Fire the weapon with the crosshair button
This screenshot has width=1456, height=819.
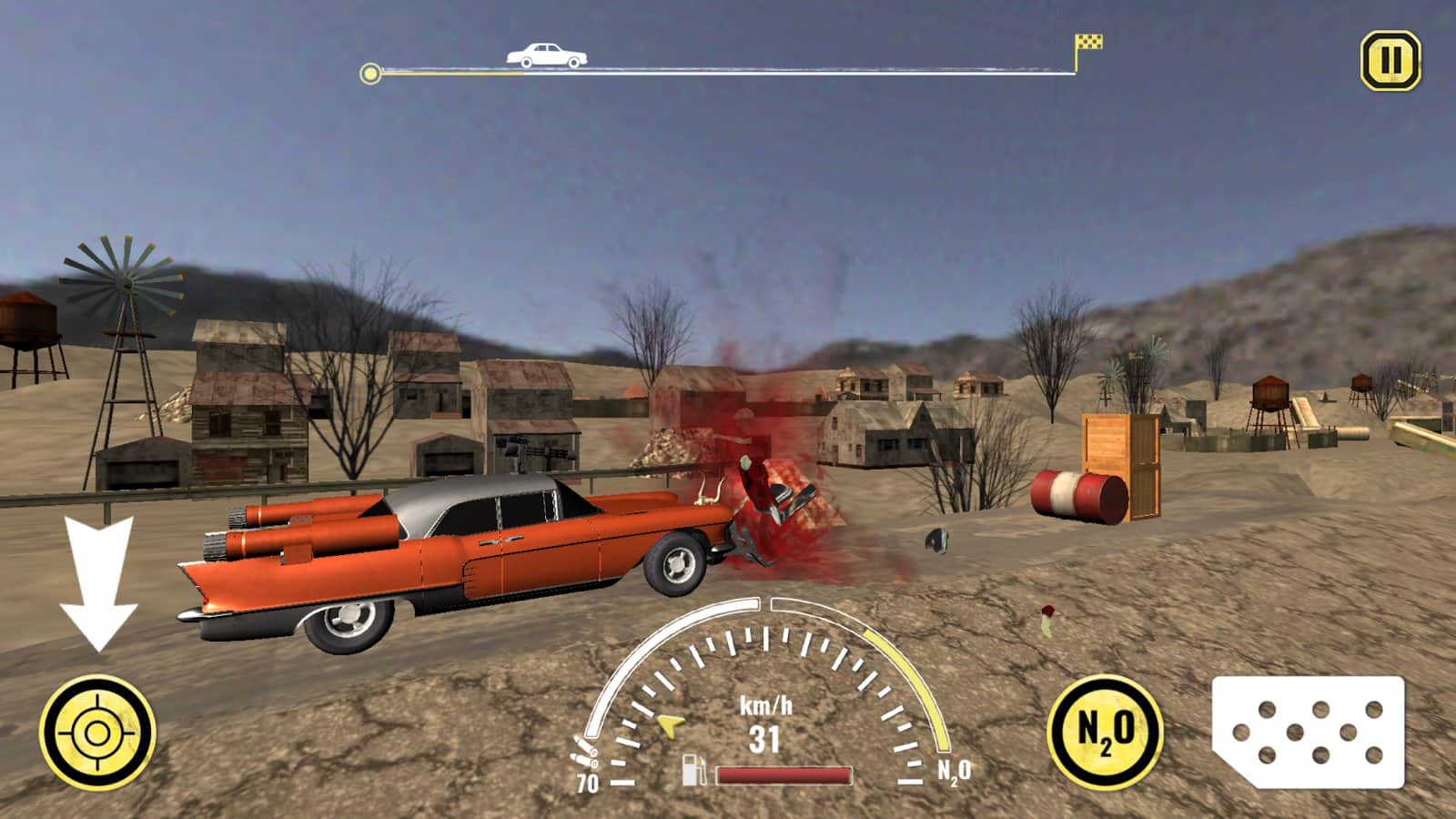tap(97, 732)
